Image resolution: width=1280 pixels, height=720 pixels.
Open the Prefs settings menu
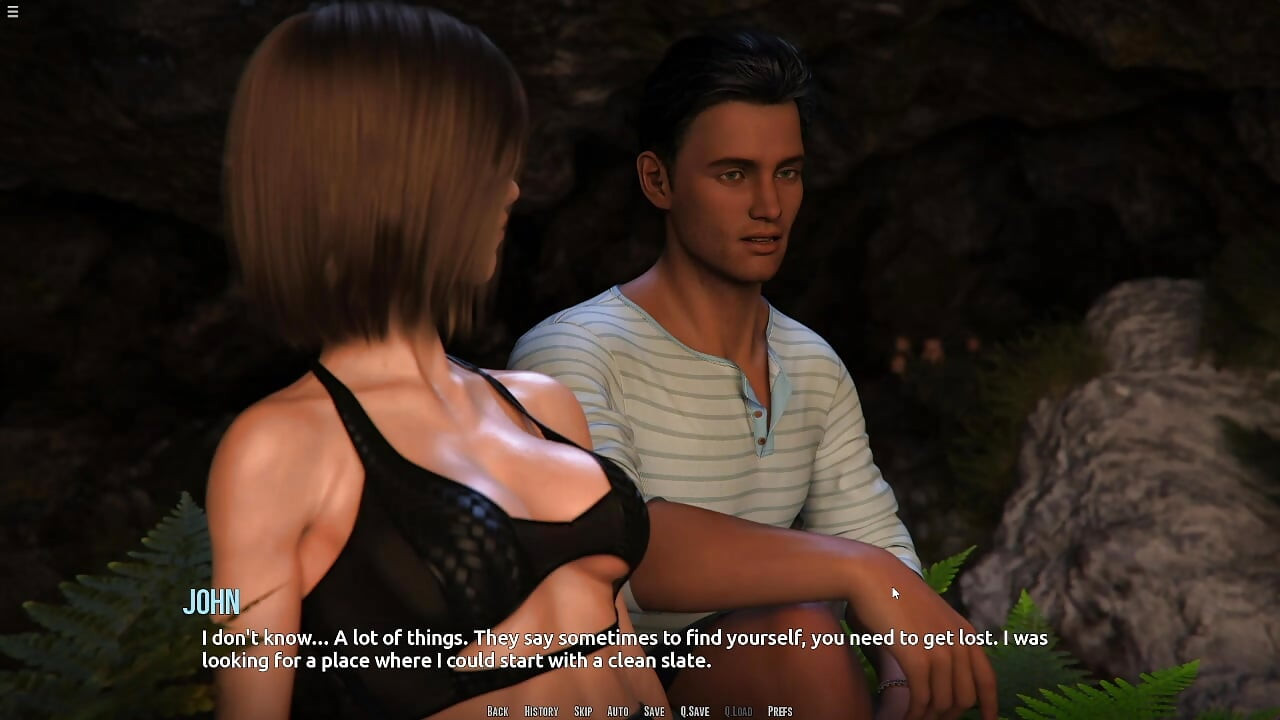(780, 711)
